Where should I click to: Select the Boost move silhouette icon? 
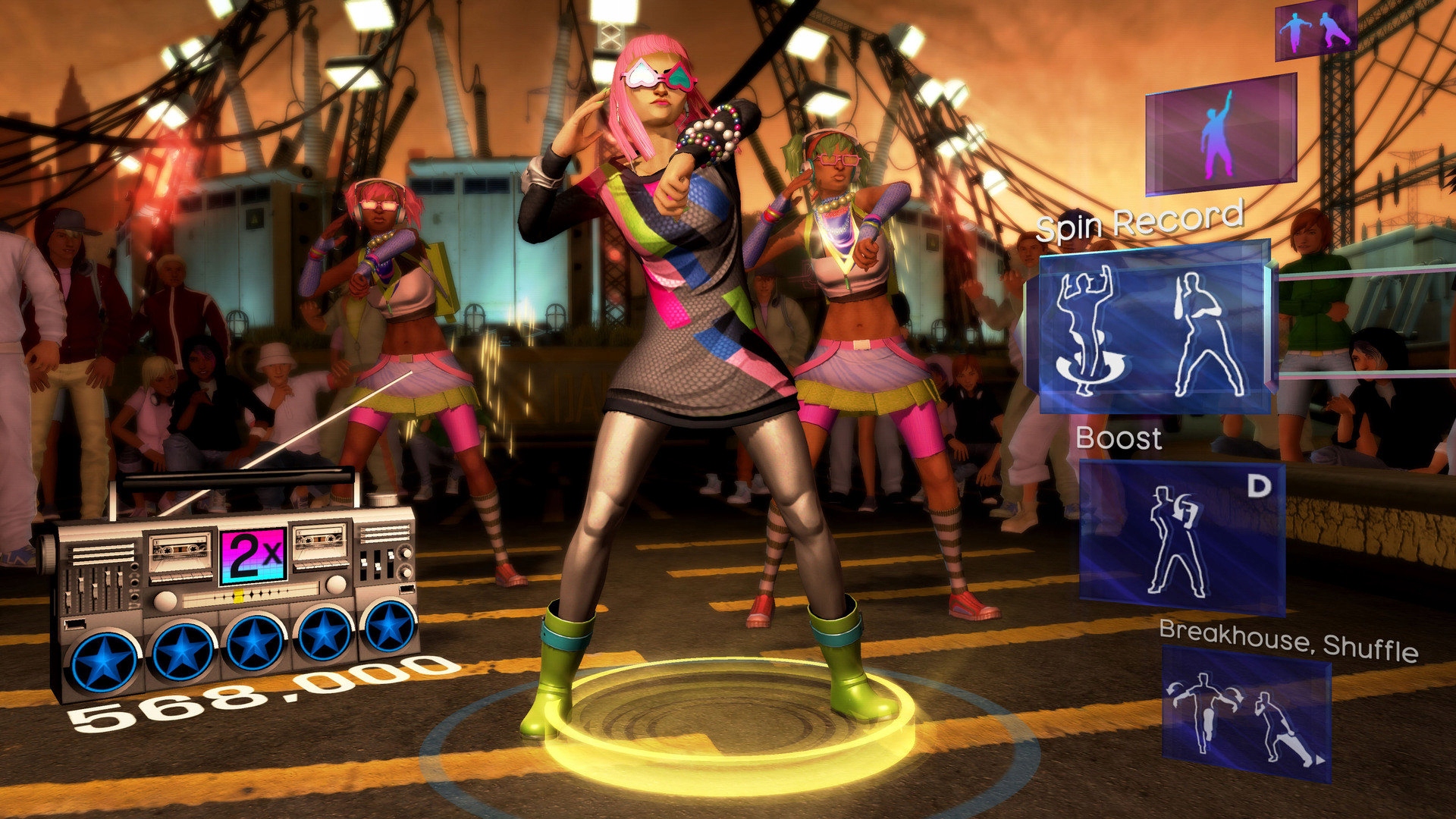1176,542
